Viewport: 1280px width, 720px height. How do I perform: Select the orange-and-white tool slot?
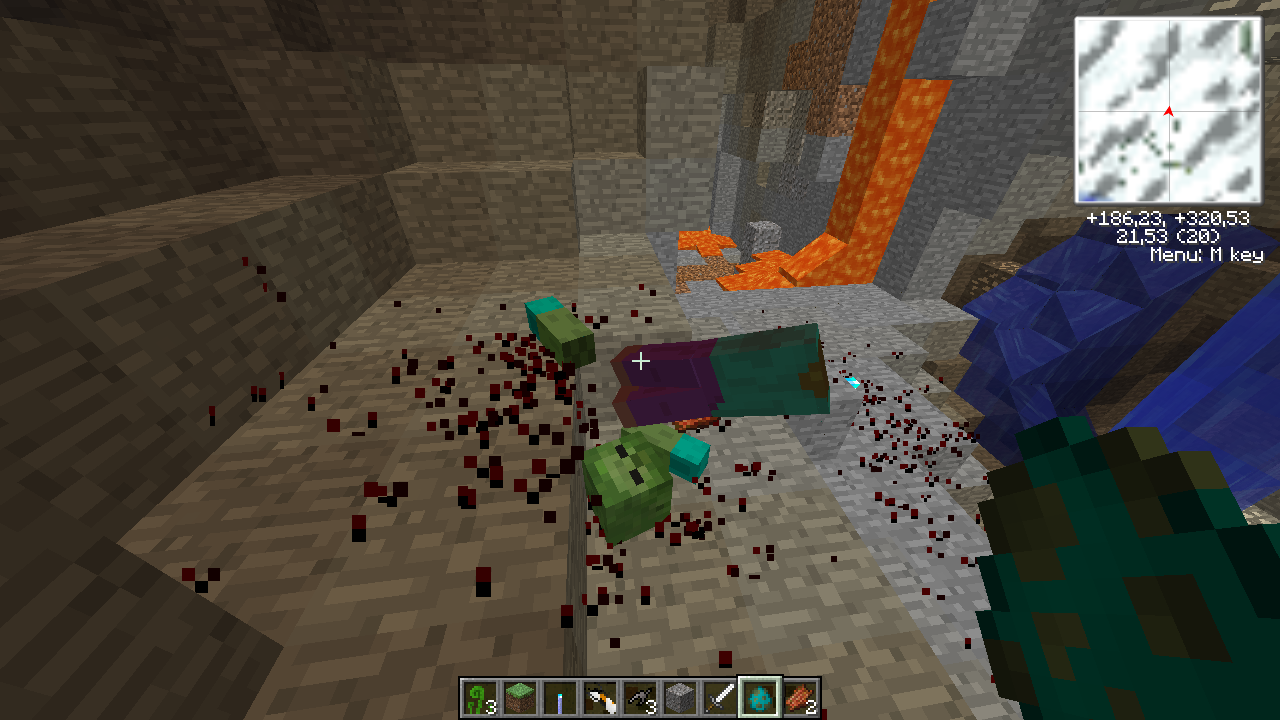point(599,697)
